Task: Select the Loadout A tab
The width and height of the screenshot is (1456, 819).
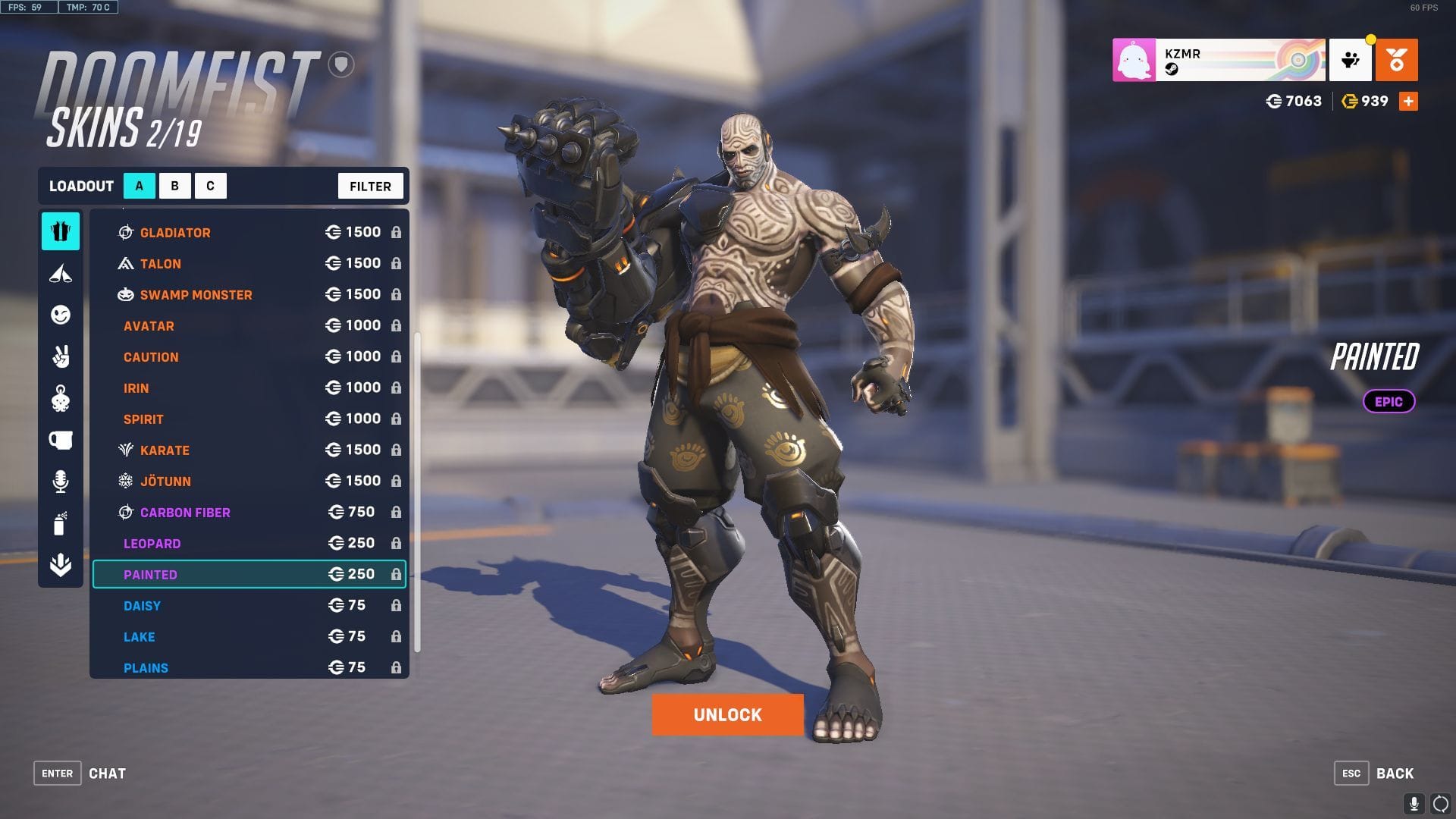Action: pyautogui.click(x=138, y=185)
